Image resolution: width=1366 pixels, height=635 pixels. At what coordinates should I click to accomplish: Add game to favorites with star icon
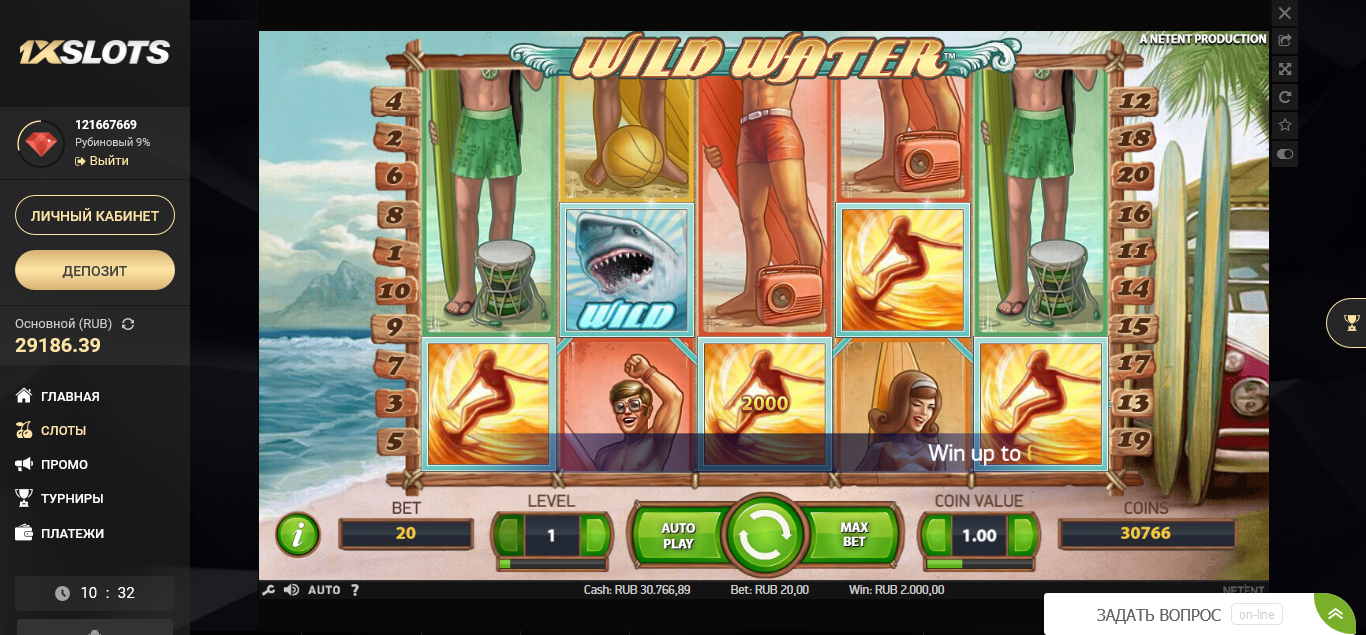[x=1285, y=126]
